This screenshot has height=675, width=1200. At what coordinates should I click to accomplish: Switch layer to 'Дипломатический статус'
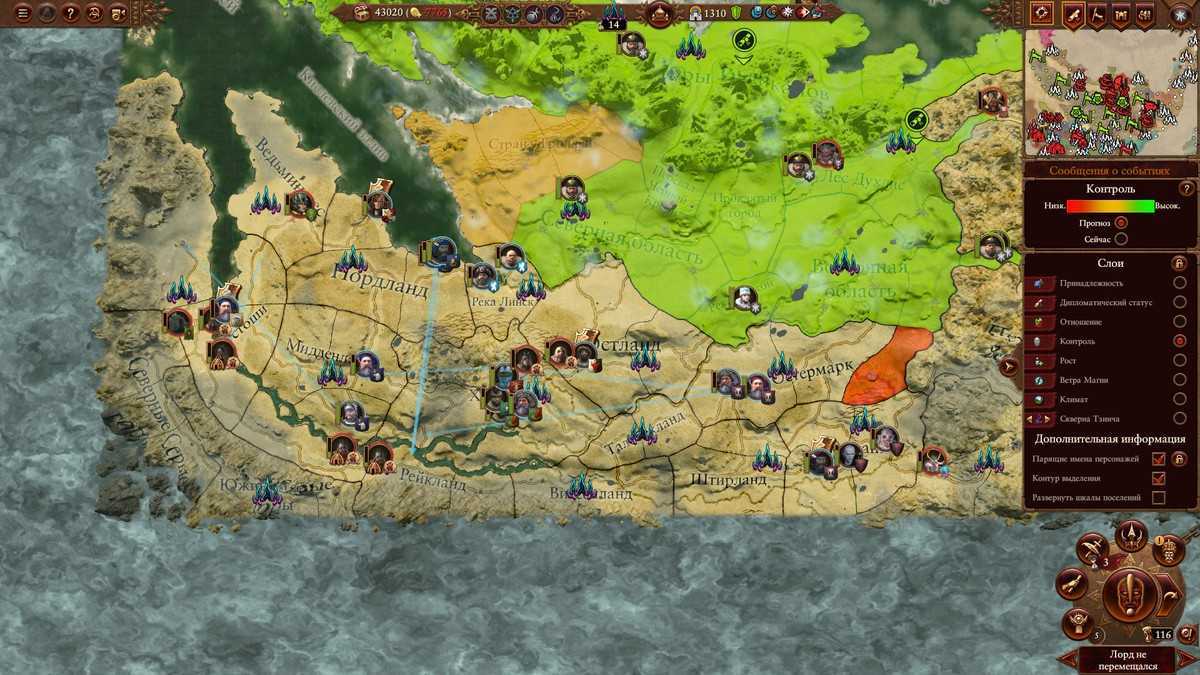(1180, 302)
